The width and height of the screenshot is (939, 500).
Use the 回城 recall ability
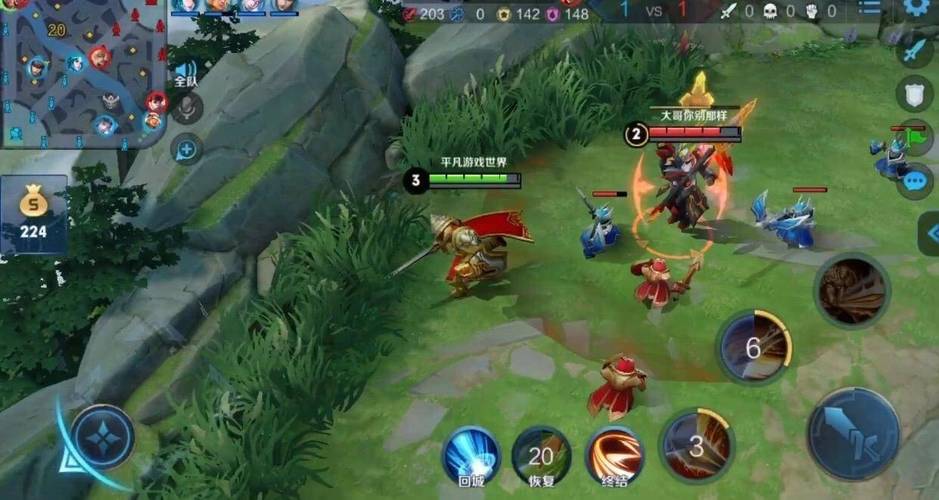(470, 456)
